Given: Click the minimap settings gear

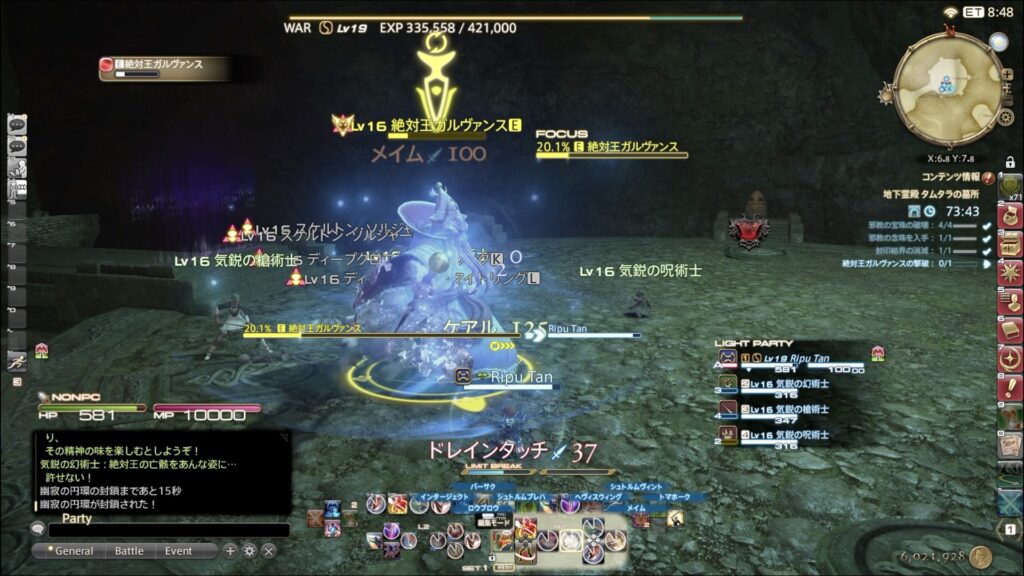Looking at the screenshot, I should point(1006,117).
